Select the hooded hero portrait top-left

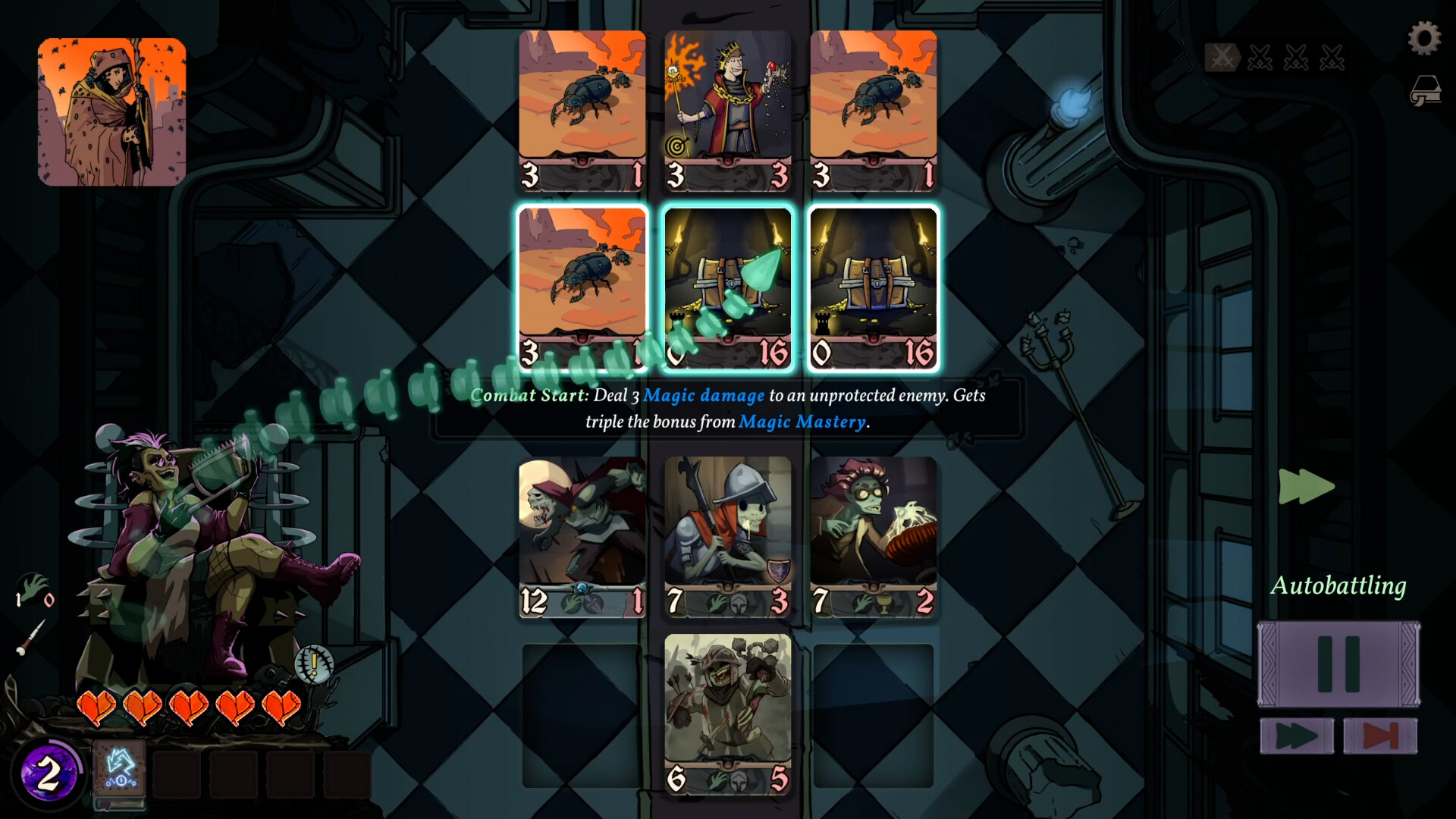(x=111, y=111)
